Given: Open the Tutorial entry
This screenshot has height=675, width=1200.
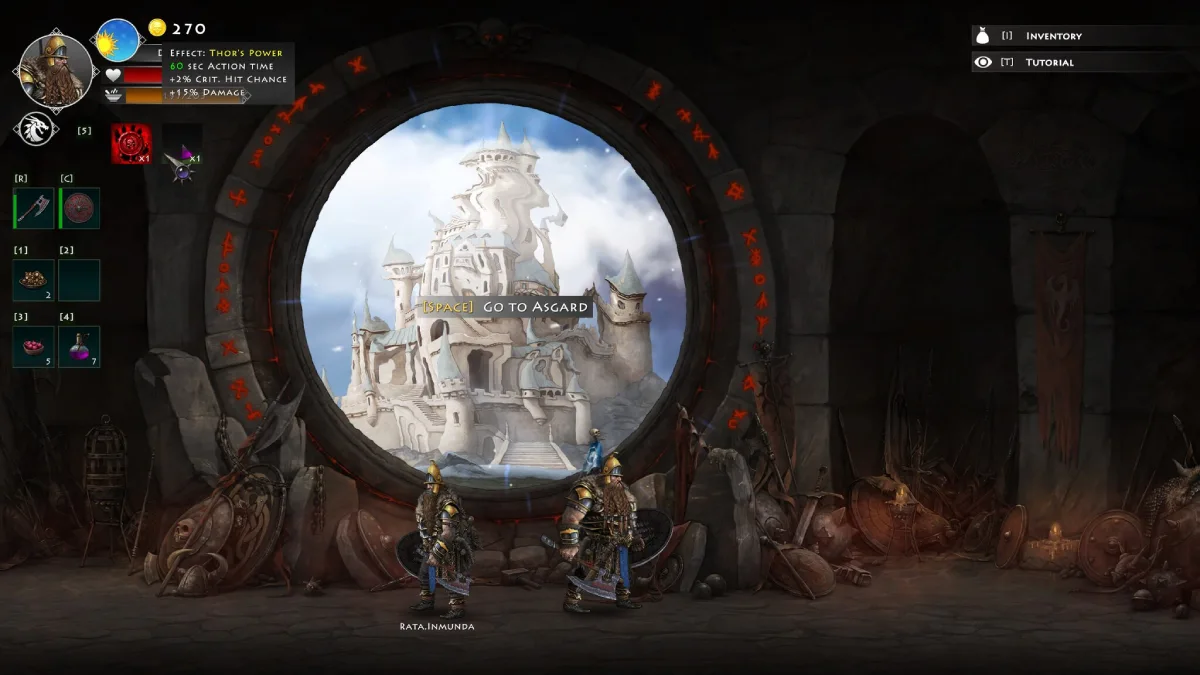Looking at the screenshot, I should point(1049,62).
